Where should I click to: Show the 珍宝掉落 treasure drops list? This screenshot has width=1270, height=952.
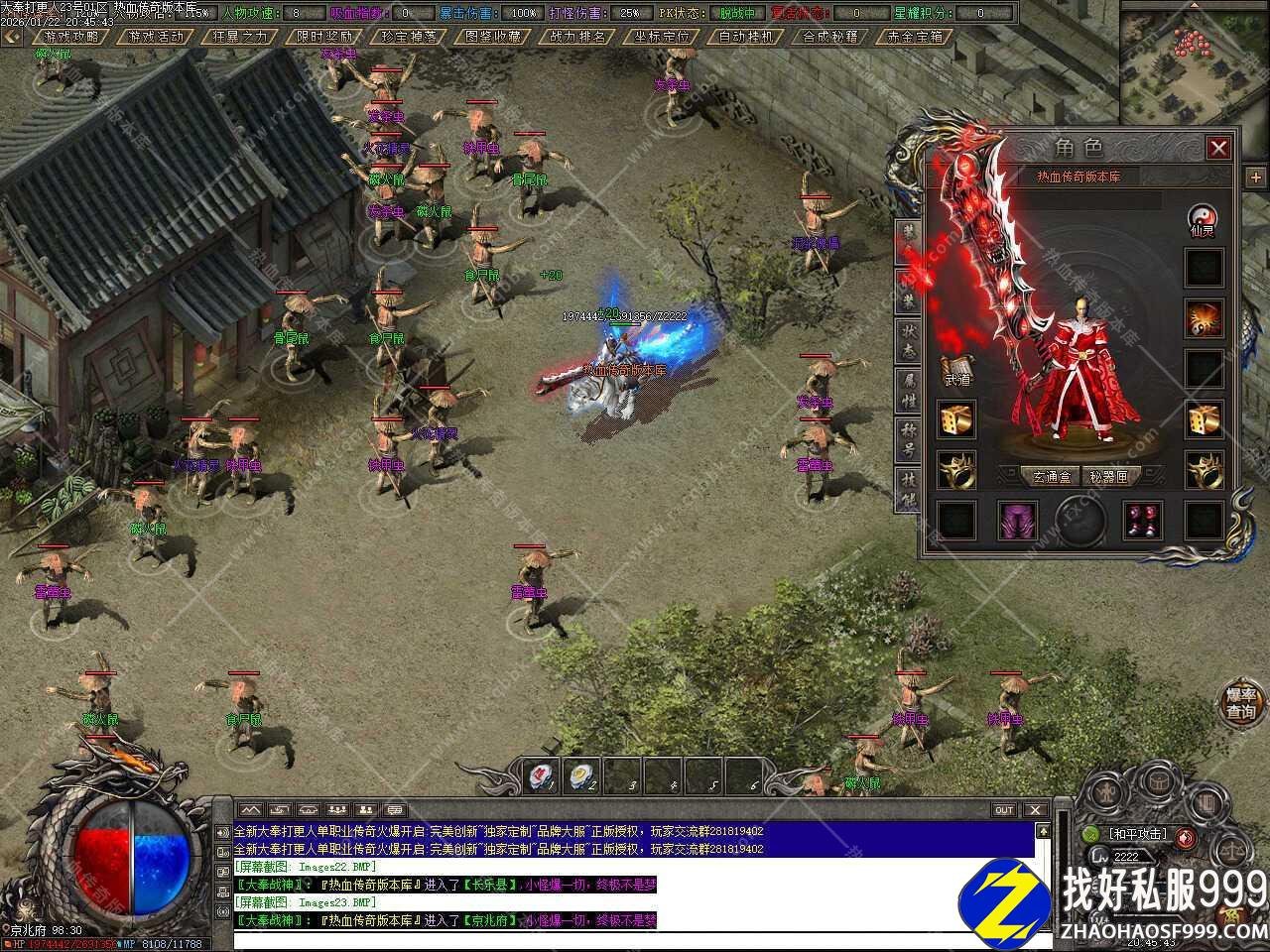(x=409, y=37)
